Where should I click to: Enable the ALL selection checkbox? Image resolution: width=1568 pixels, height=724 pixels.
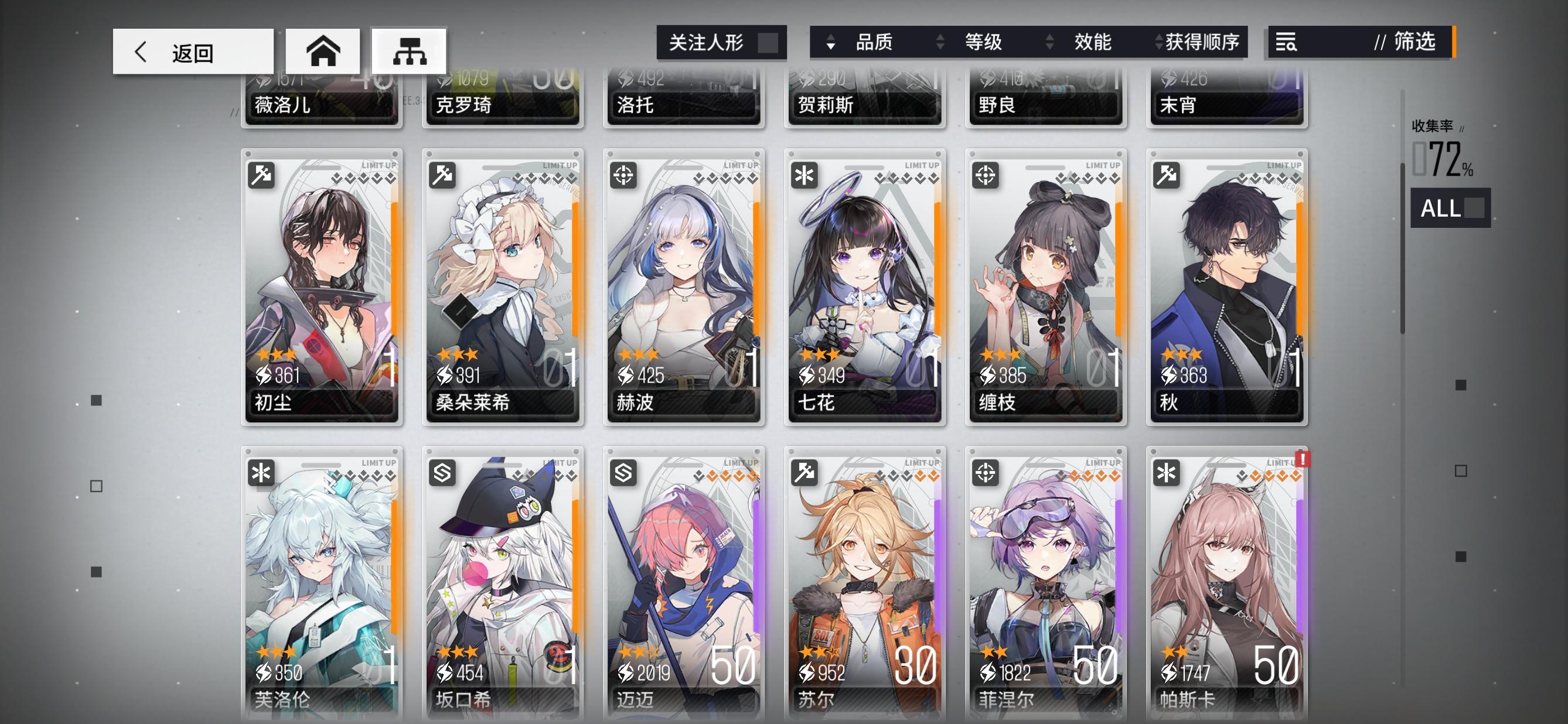(1474, 209)
